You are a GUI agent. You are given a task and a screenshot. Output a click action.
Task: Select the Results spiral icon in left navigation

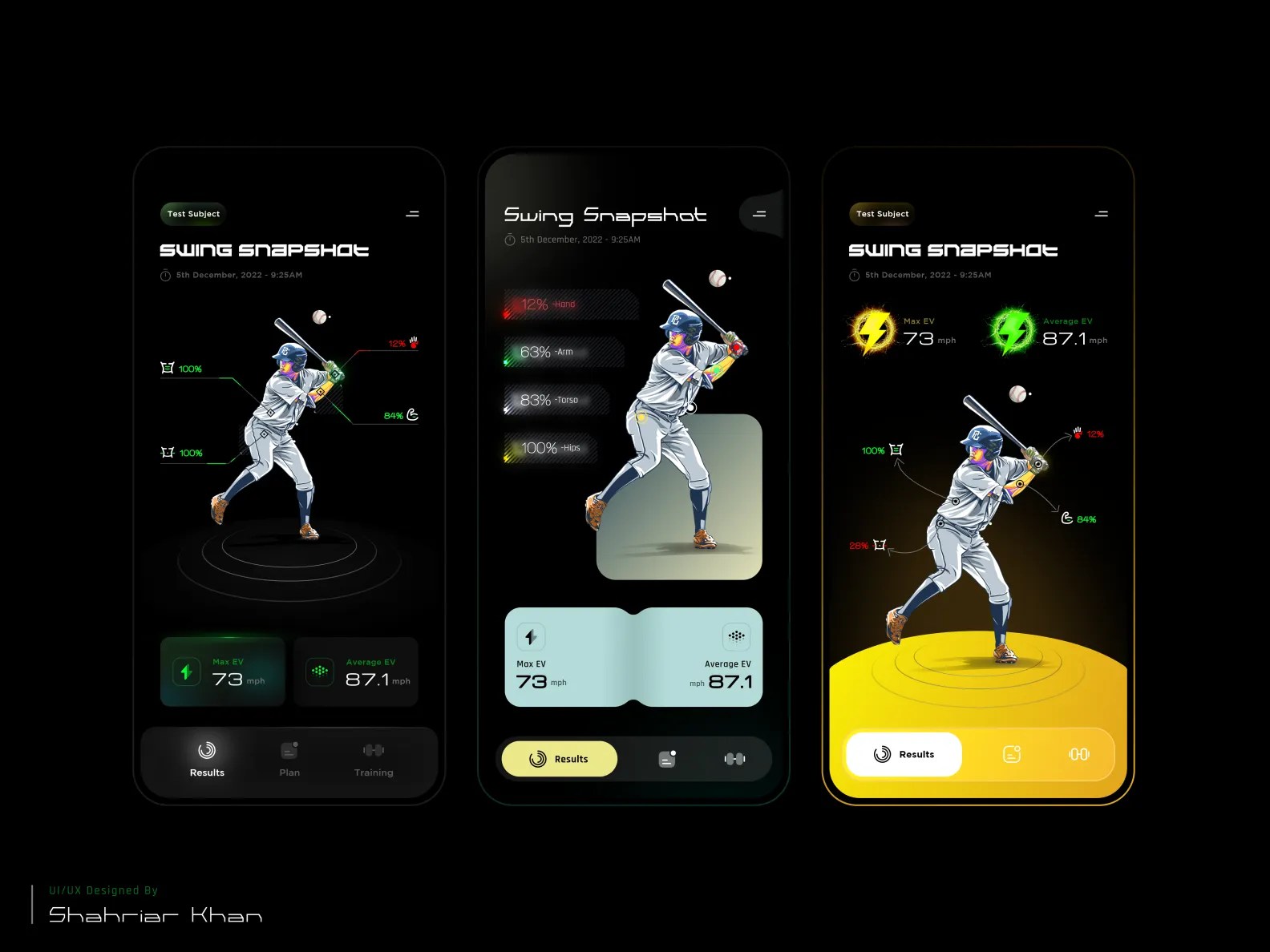(x=207, y=752)
